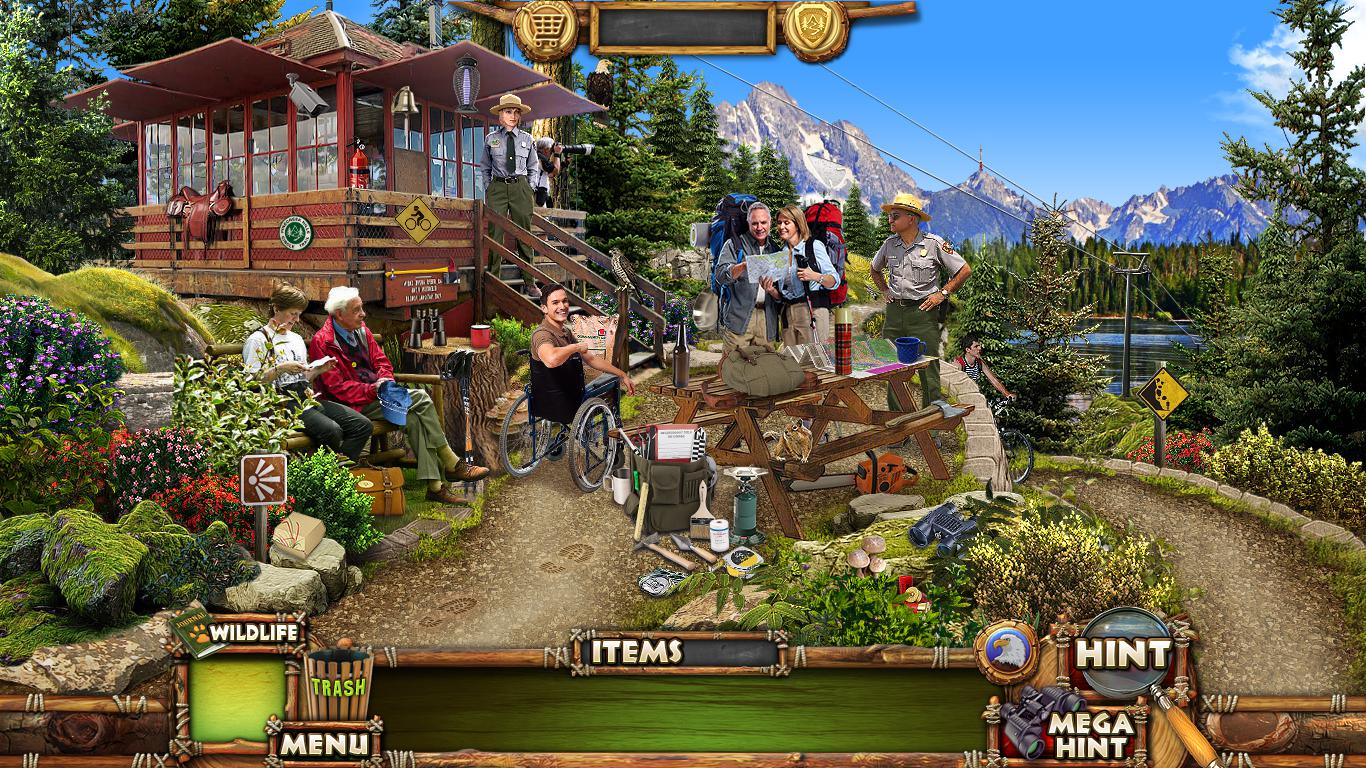Image resolution: width=1366 pixels, height=768 pixels.
Task: Open the Menu
Action: [323, 743]
